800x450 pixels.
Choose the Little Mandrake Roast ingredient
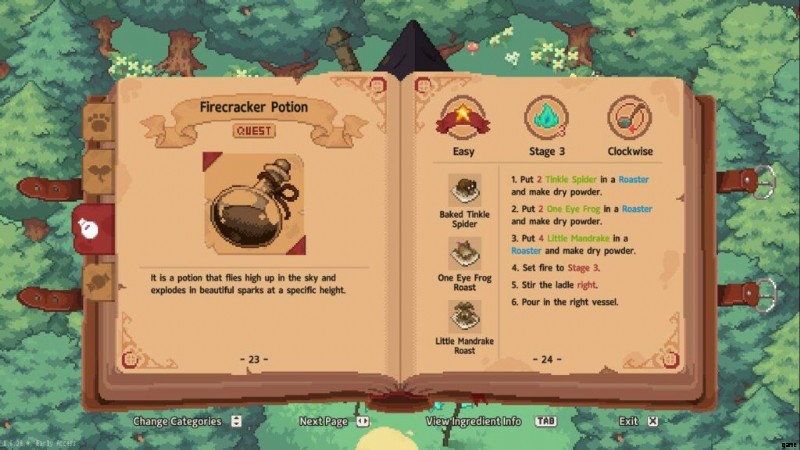click(464, 318)
